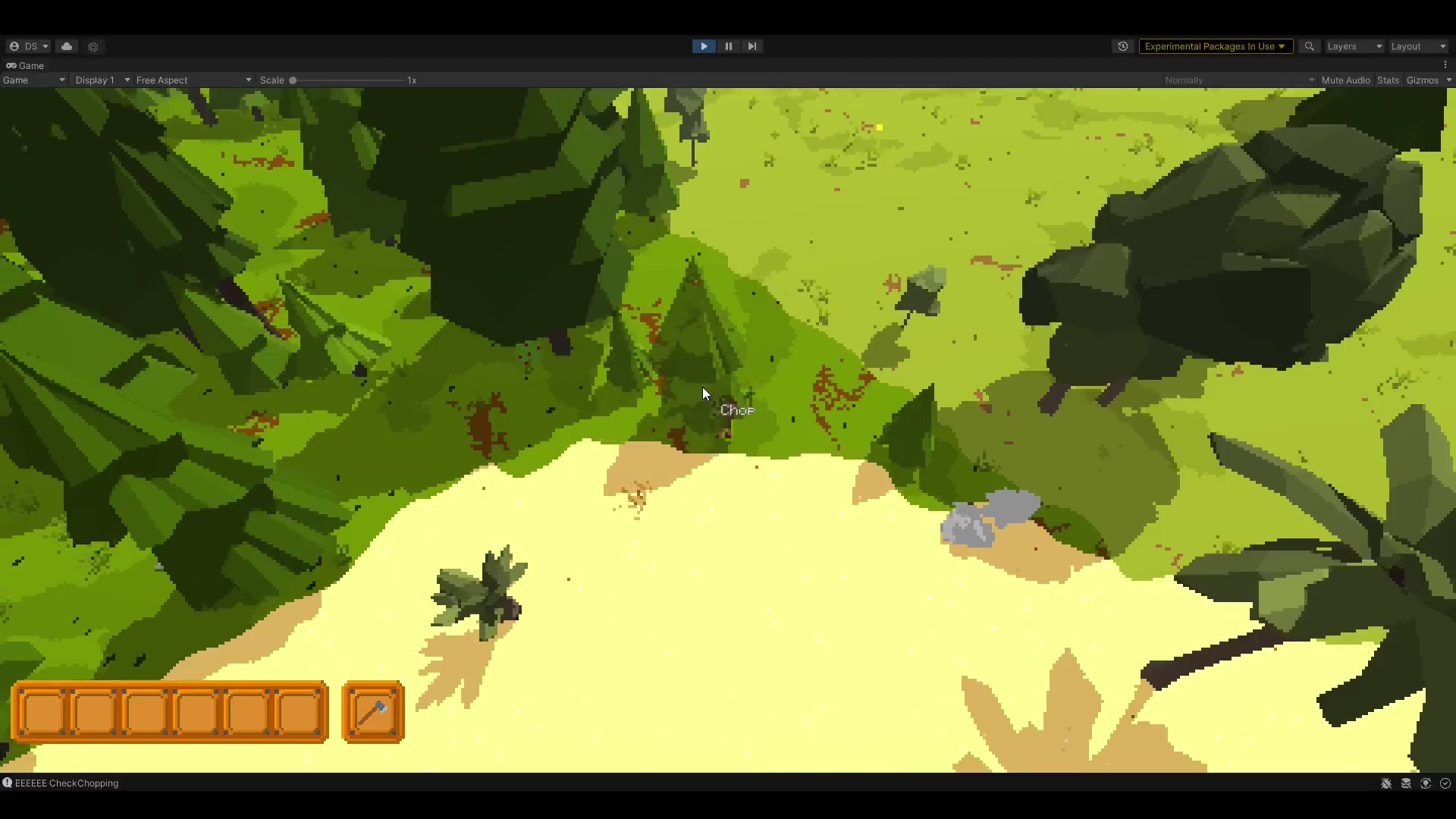
Task: Click the code optimization lightbulb icon
Action: (x=1426, y=783)
